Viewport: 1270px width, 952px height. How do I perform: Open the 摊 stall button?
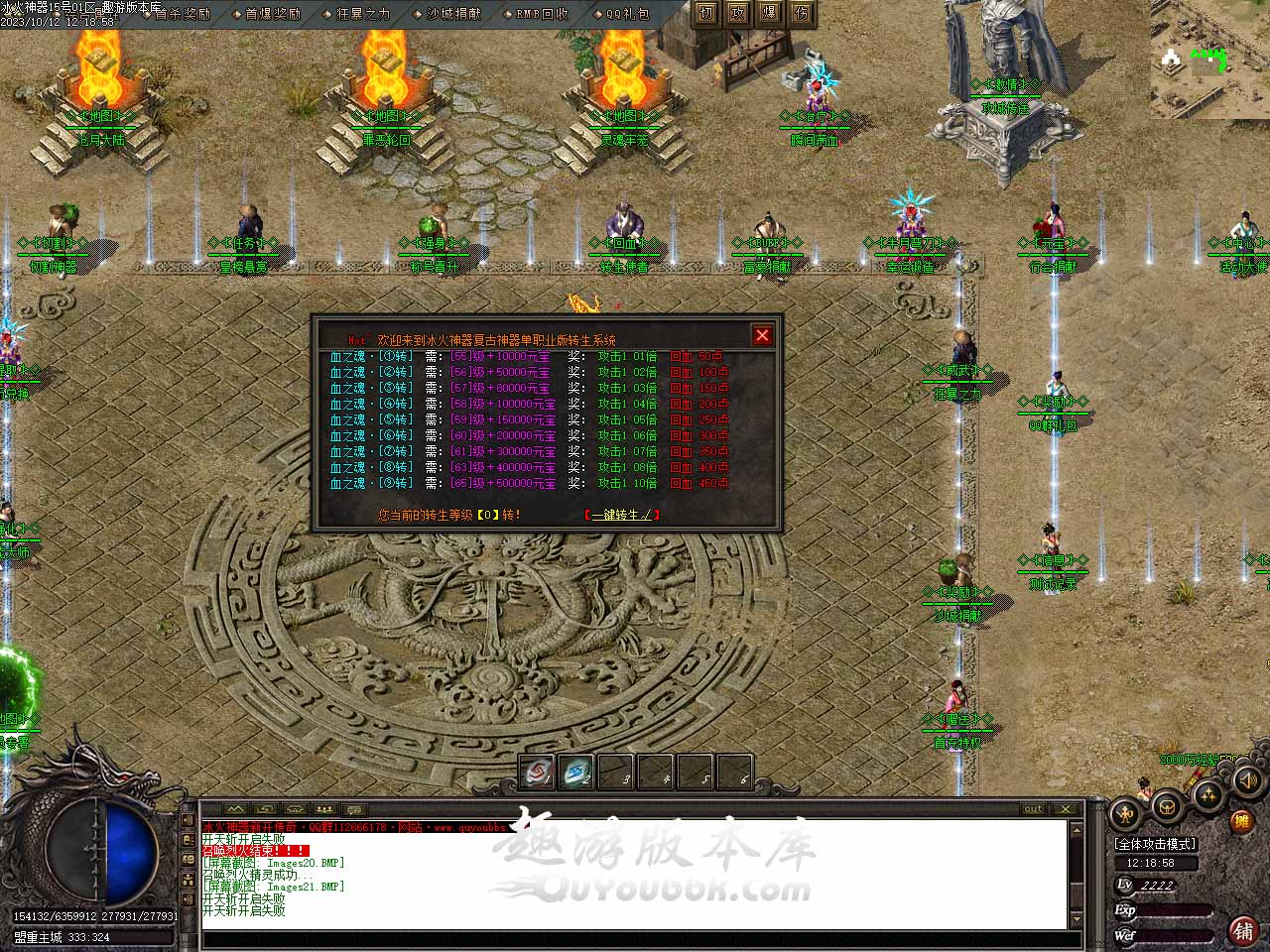1240,821
